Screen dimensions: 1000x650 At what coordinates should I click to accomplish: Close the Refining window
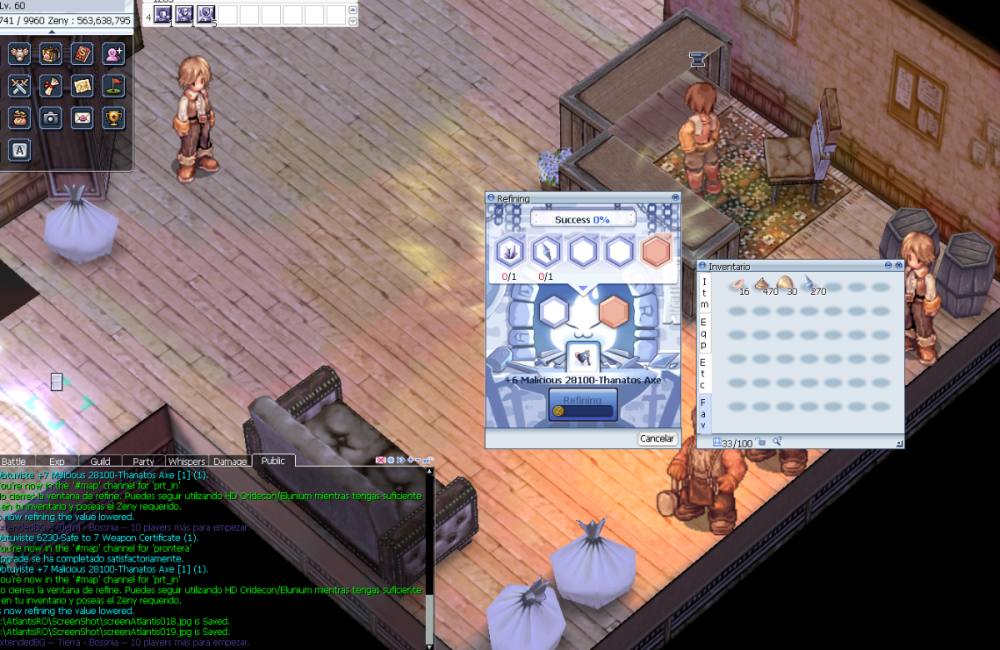pyautogui.click(x=675, y=198)
